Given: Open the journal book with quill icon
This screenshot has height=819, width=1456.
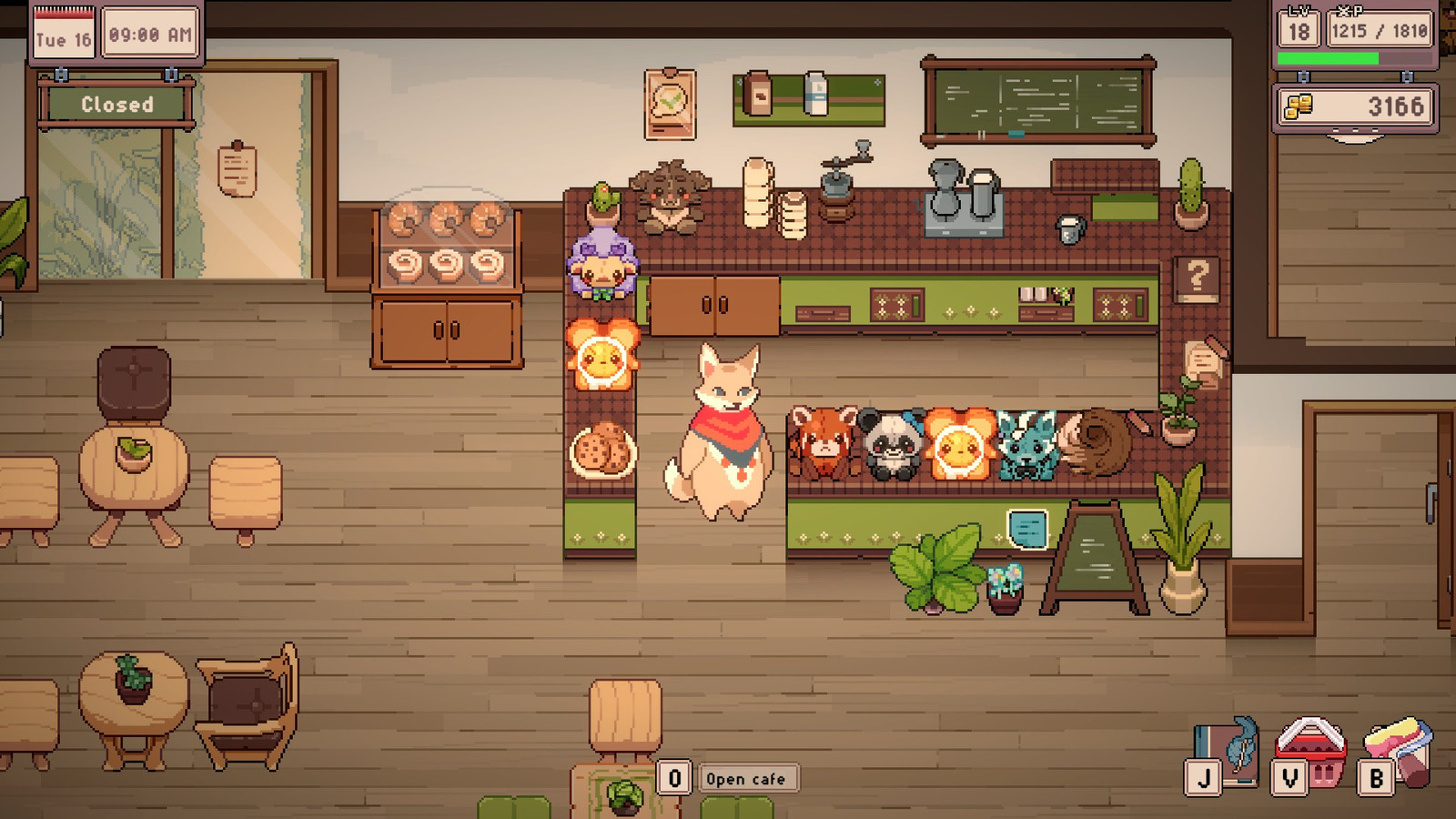Looking at the screenshot, I should pos(1228,748).
